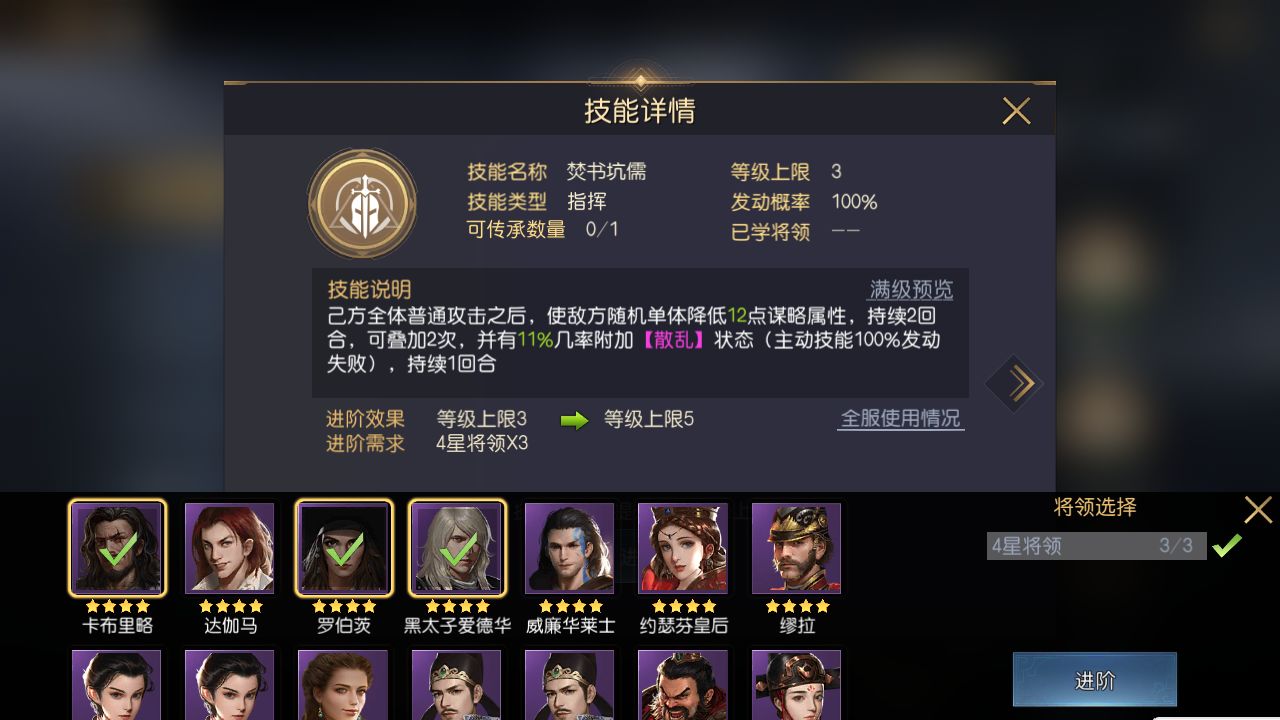Select the 缪拉 portrait
Image resolution: width=1280 pixels, height=720 pixels.
coord(797,548)
